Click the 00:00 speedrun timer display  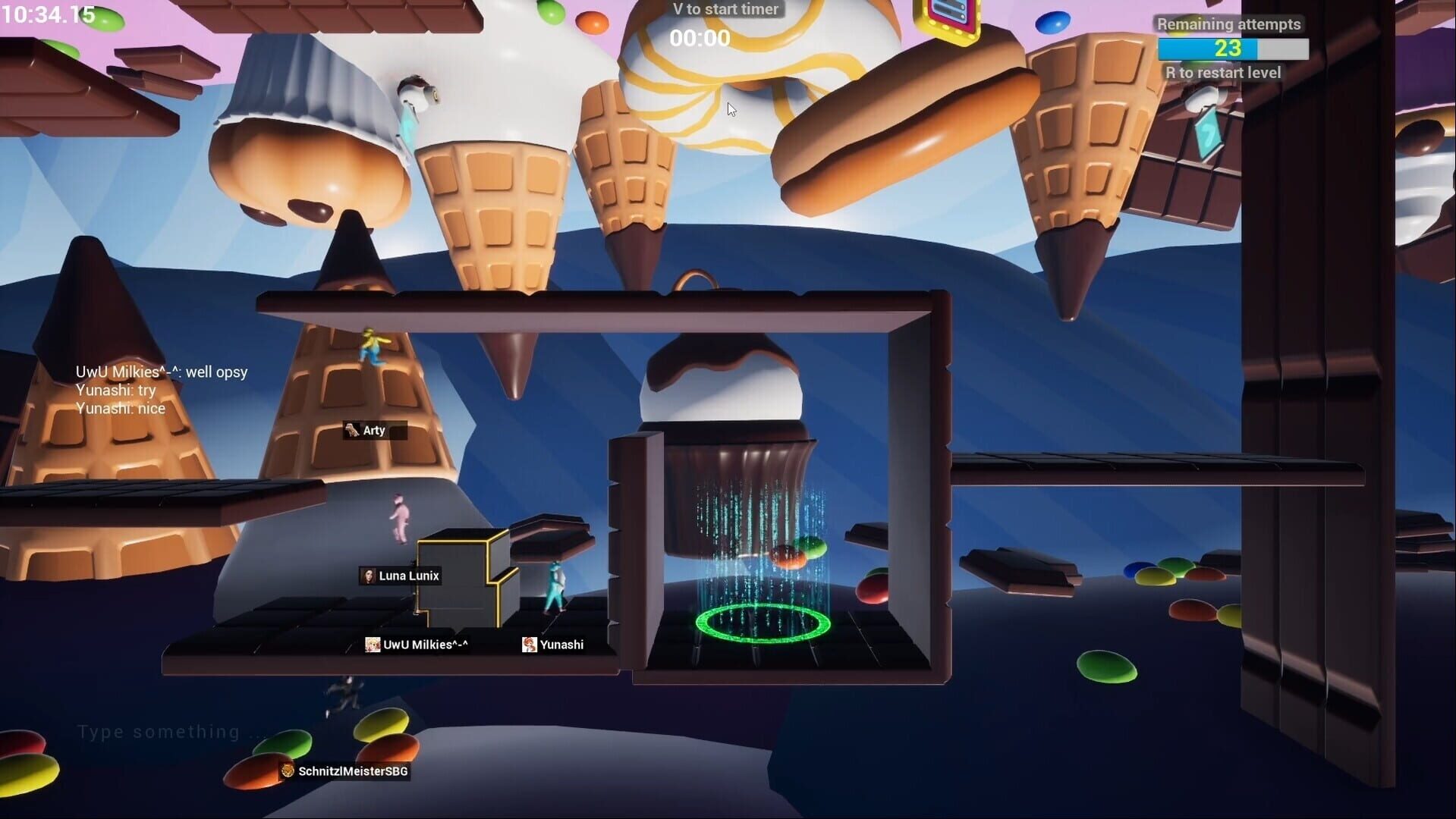point(700,38)
